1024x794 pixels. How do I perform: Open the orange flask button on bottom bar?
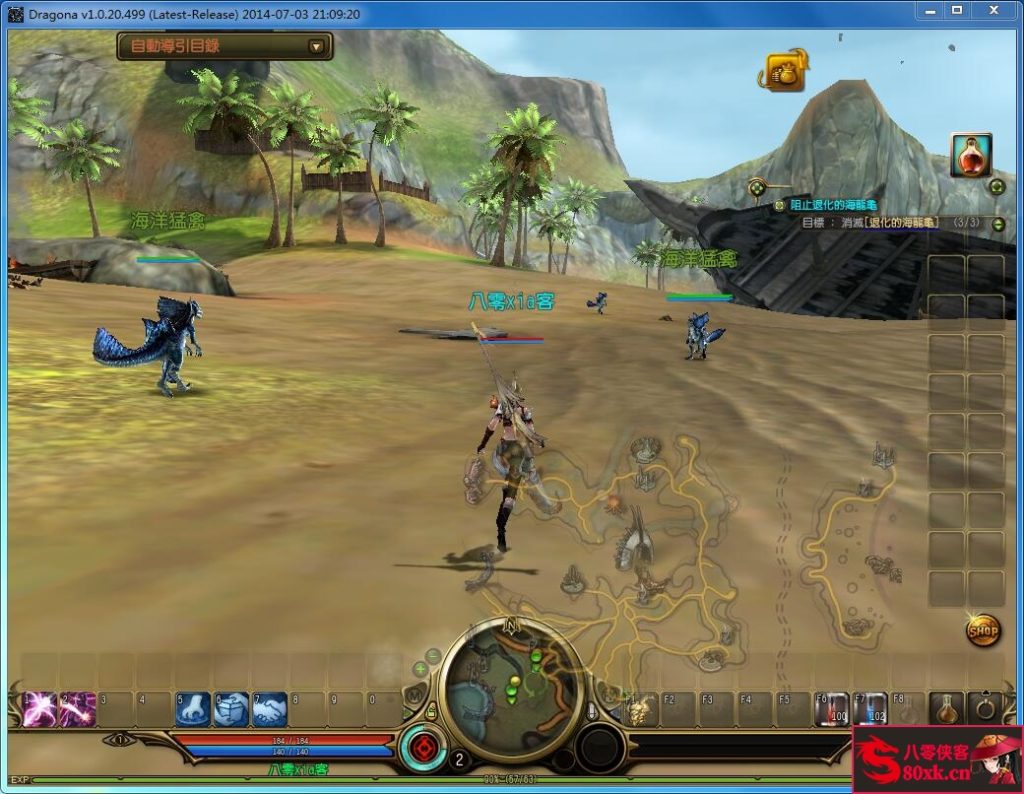[x=946, y=708]
